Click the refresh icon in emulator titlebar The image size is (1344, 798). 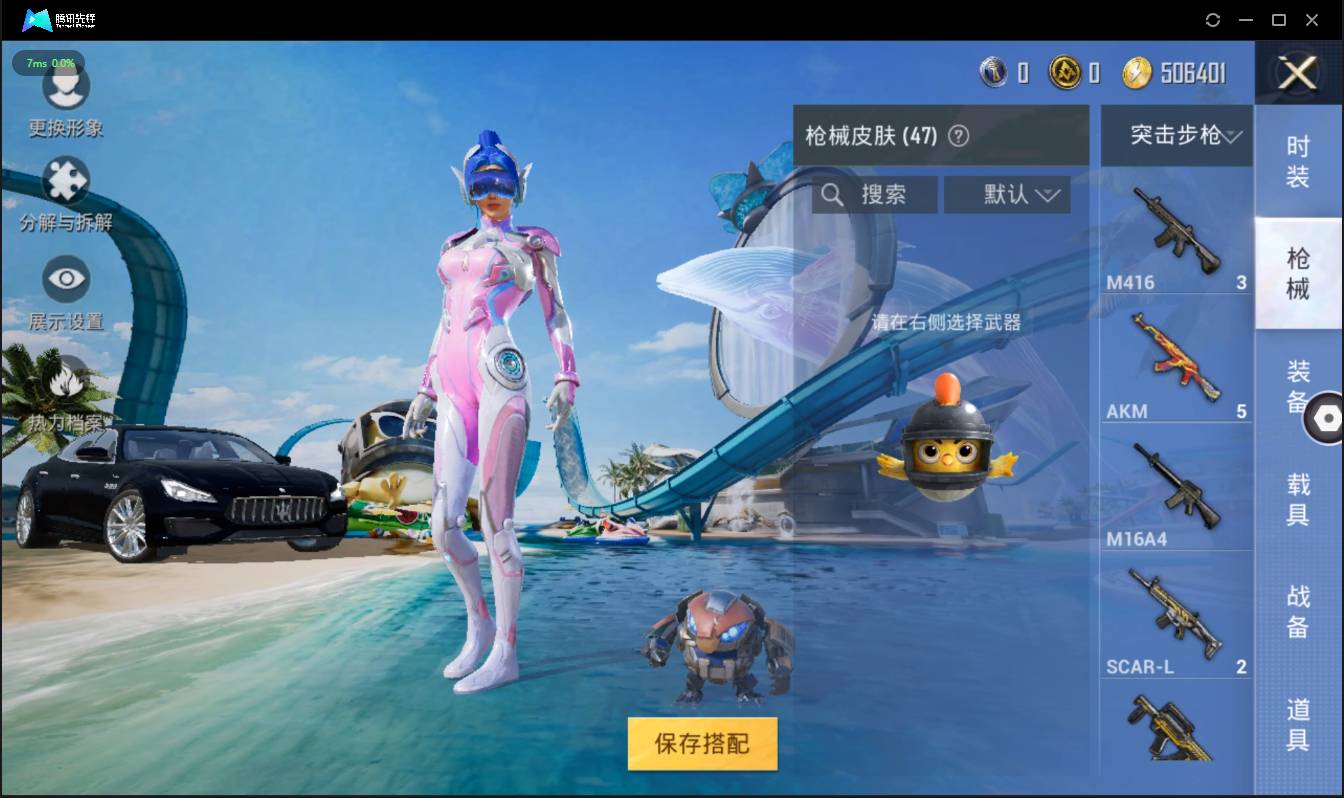pos(1214,19)
